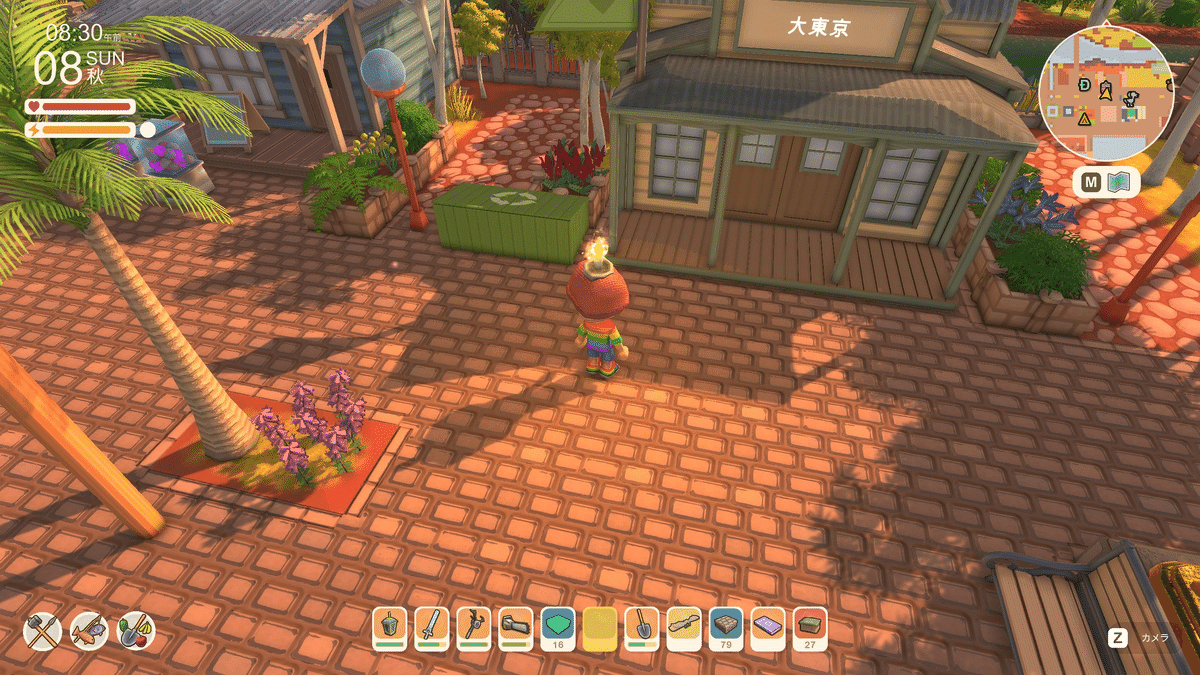
Task: Pick the shovel in the hotbar
Action: (x=642, y=626)
